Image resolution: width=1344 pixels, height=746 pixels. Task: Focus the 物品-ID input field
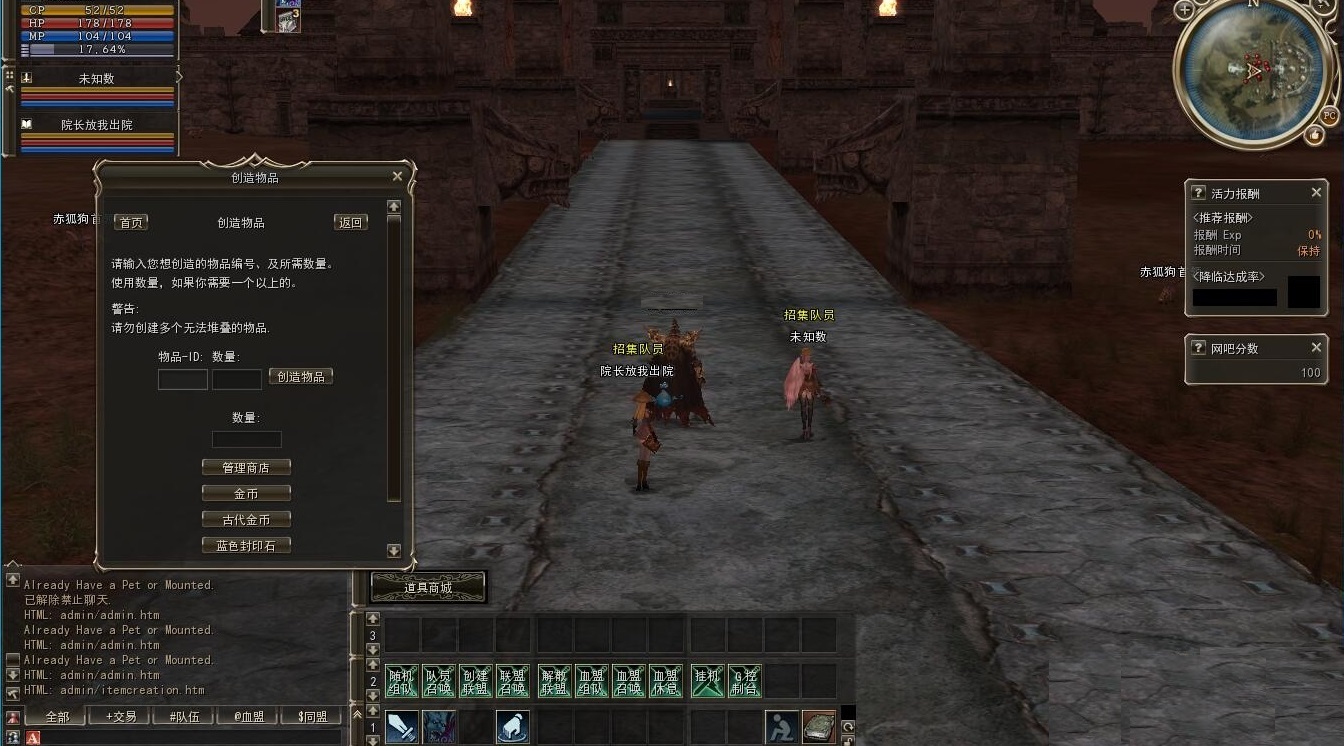183,380
